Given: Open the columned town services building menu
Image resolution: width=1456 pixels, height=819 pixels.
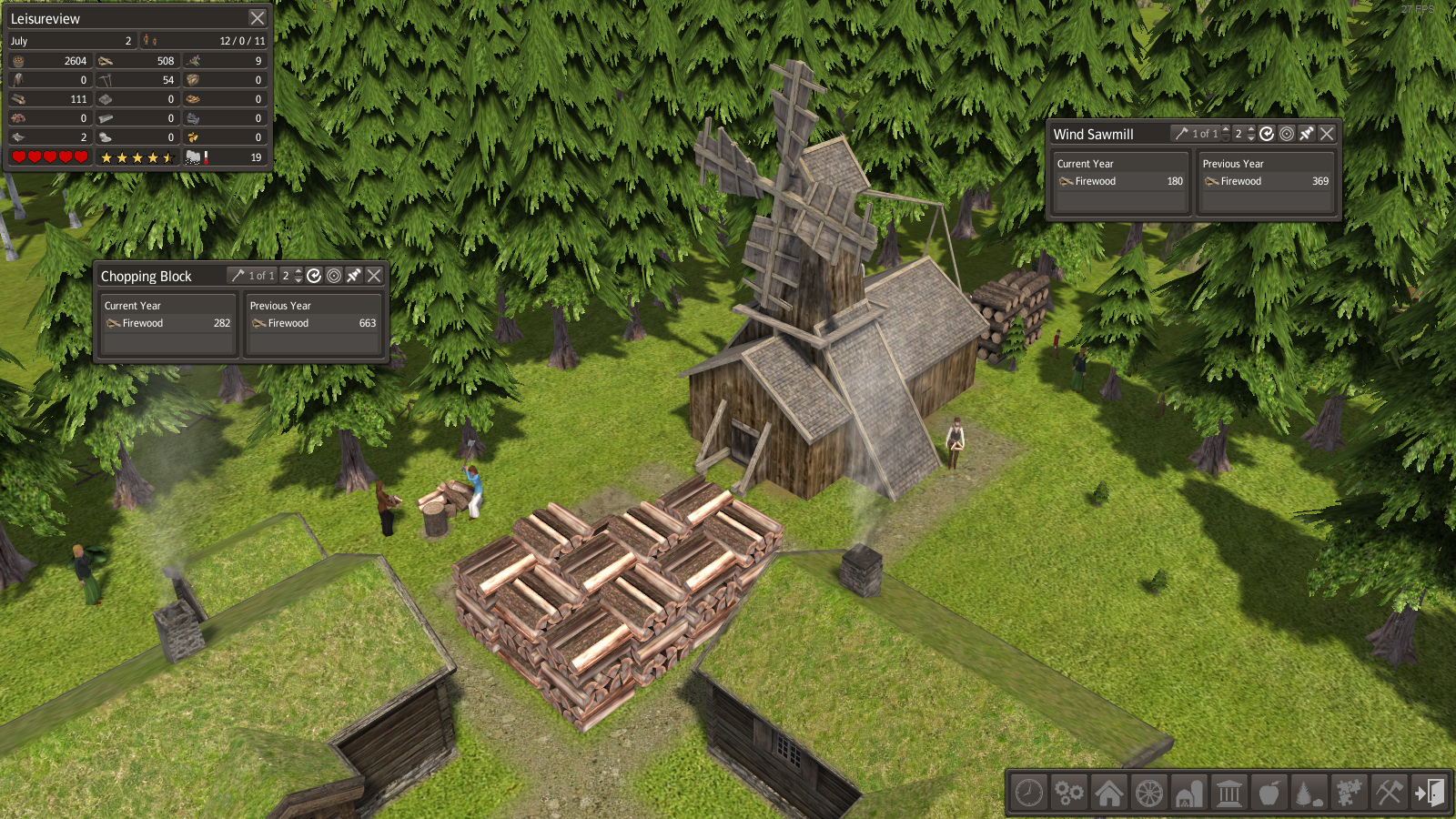Looking at the screenshot, I should coord(1229,793).
